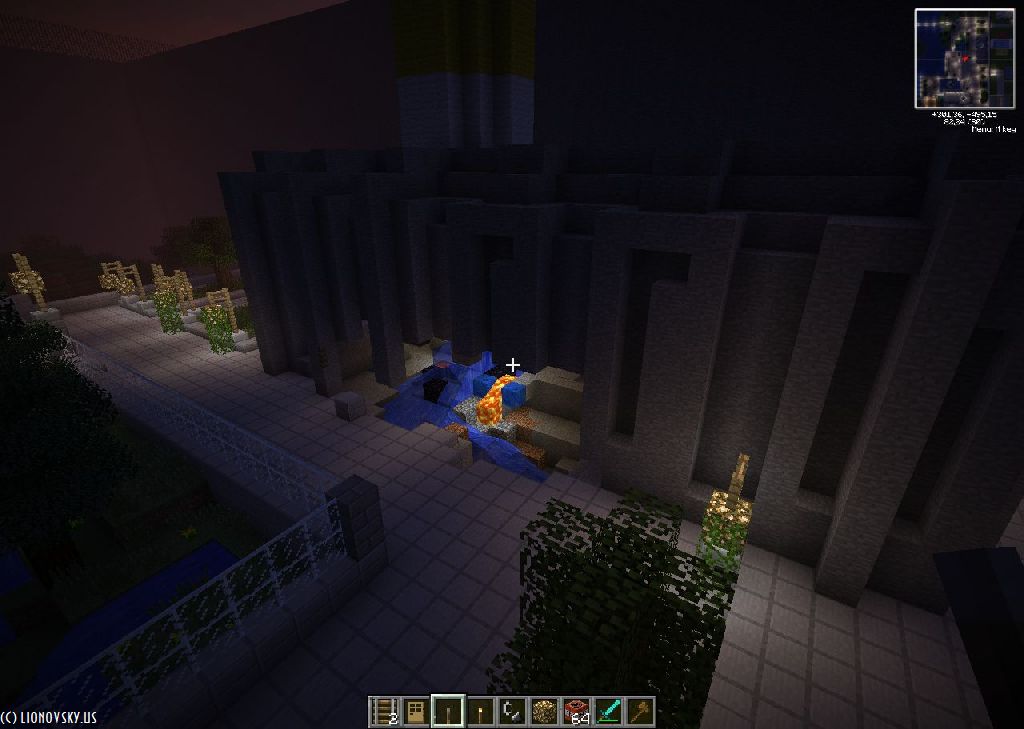Equip the diamond sword
Screen dimensions: 1024x729
608,712
